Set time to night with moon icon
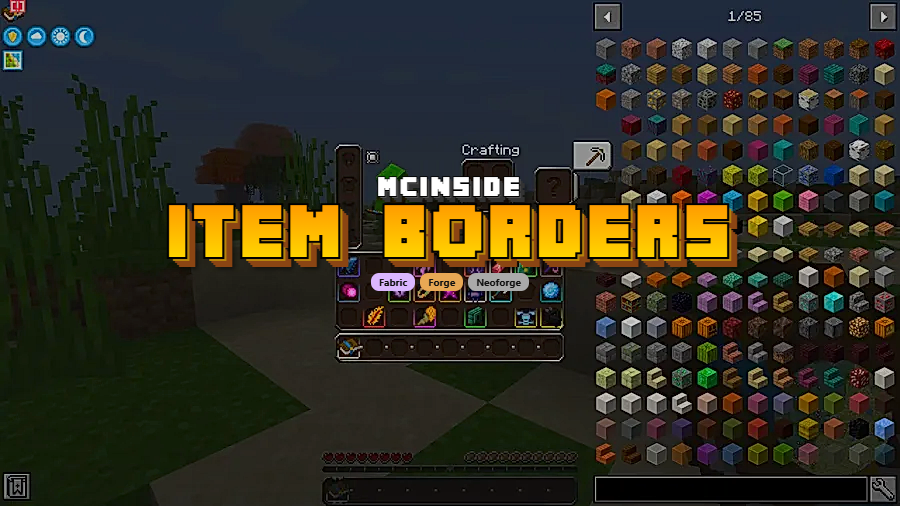 85,37
